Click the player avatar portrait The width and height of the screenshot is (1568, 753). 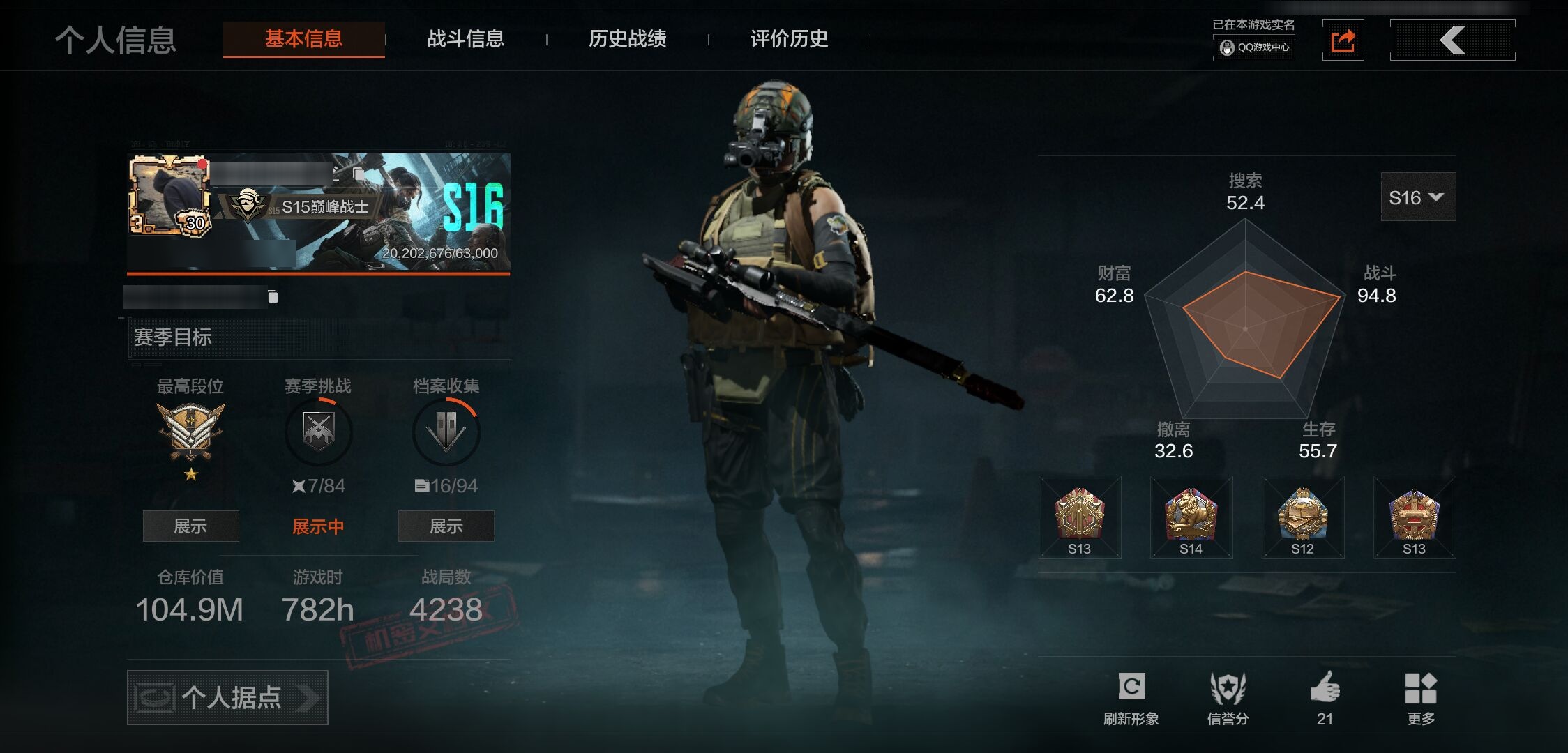[x=169, y=195]
